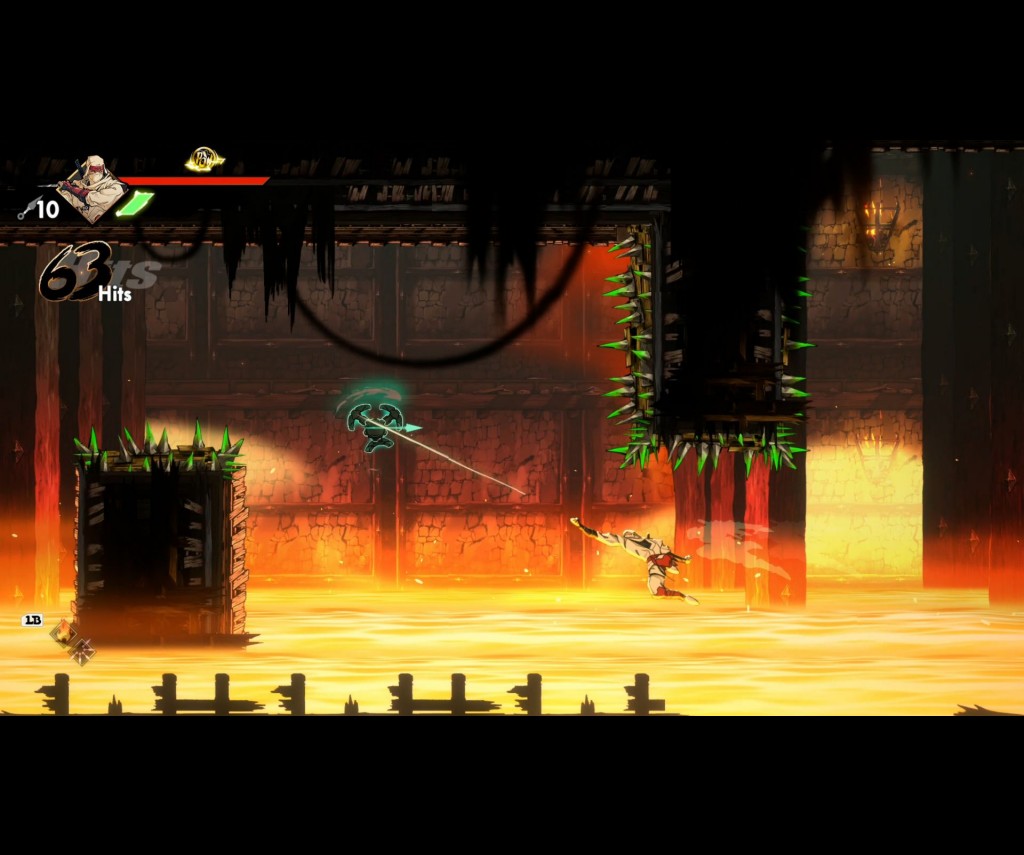Click the golden emblem above the health bar
Screen dimensions: 1024x855
tap(204, 160)
